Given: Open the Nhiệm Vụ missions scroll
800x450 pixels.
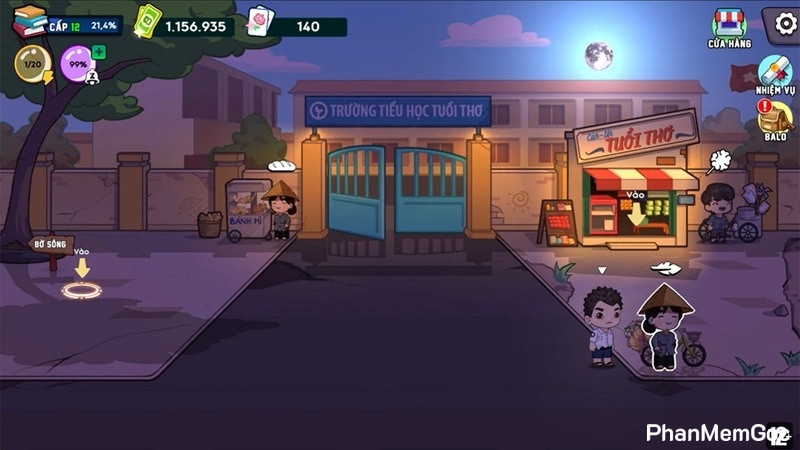Looking at the screenshot, I should pyautogui.click(x=774, y=74).
